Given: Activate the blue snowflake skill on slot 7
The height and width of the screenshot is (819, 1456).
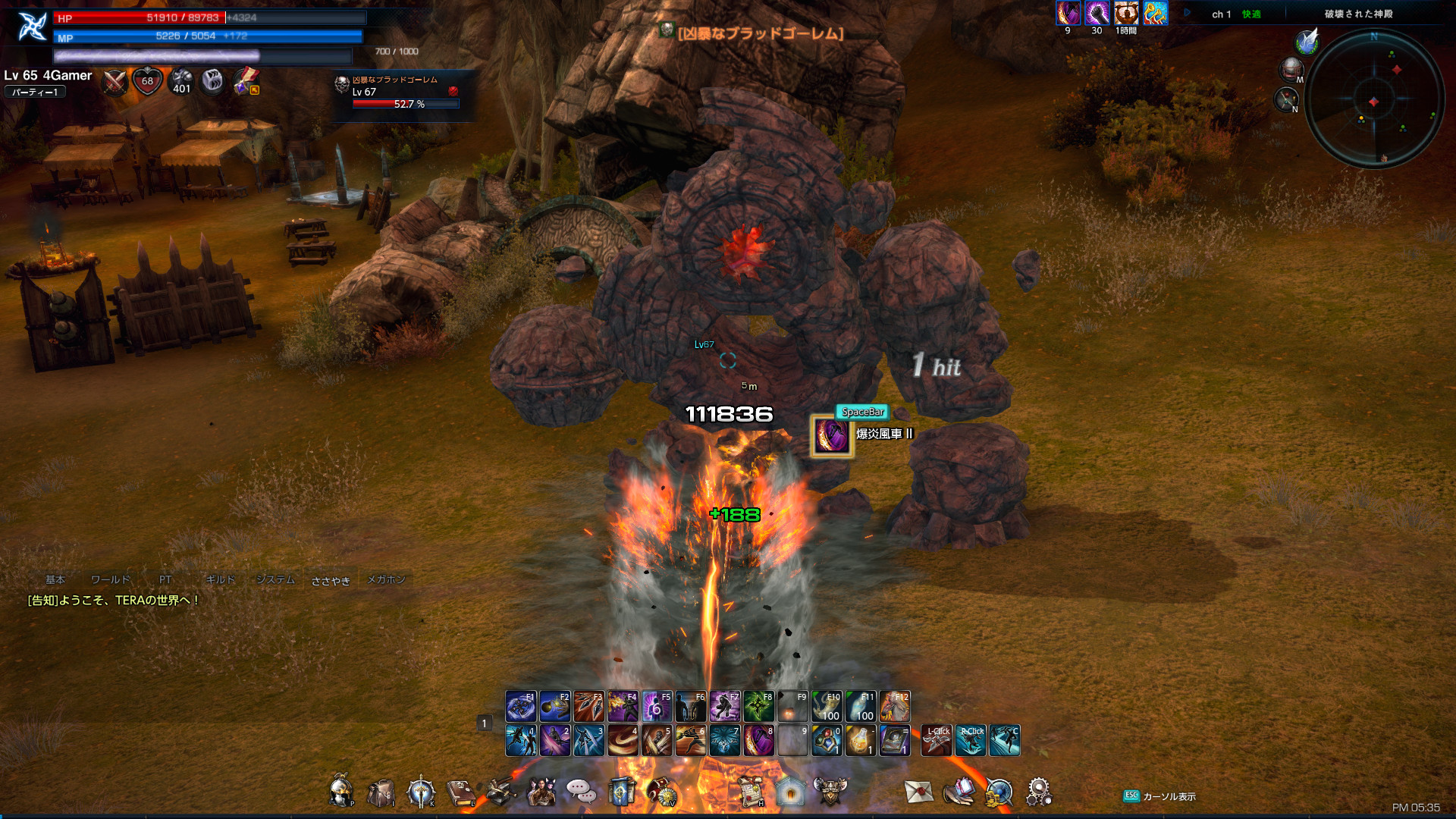Looking at the screenshot, I should pyautogui.click(x=724, y=741).
